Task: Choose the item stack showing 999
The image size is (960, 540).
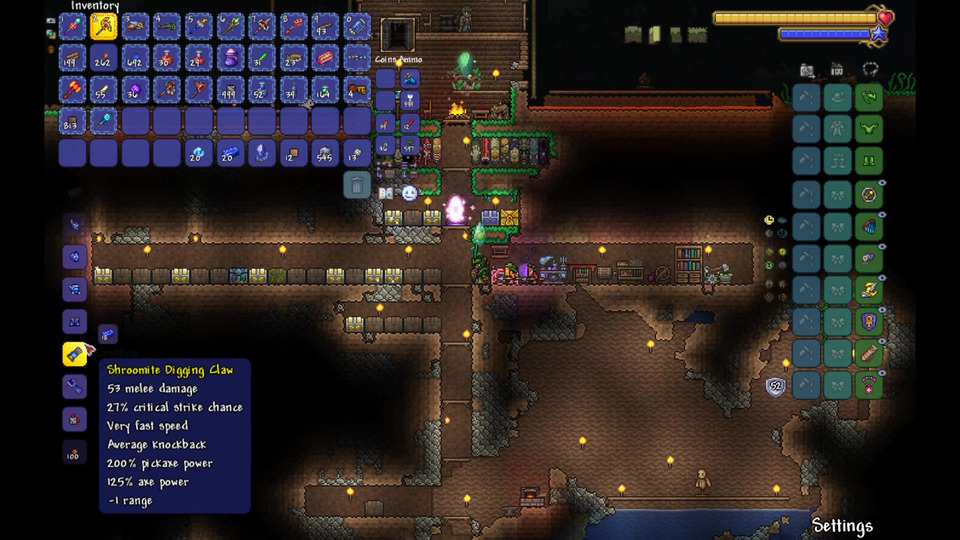Action: (x=230, y=90)
